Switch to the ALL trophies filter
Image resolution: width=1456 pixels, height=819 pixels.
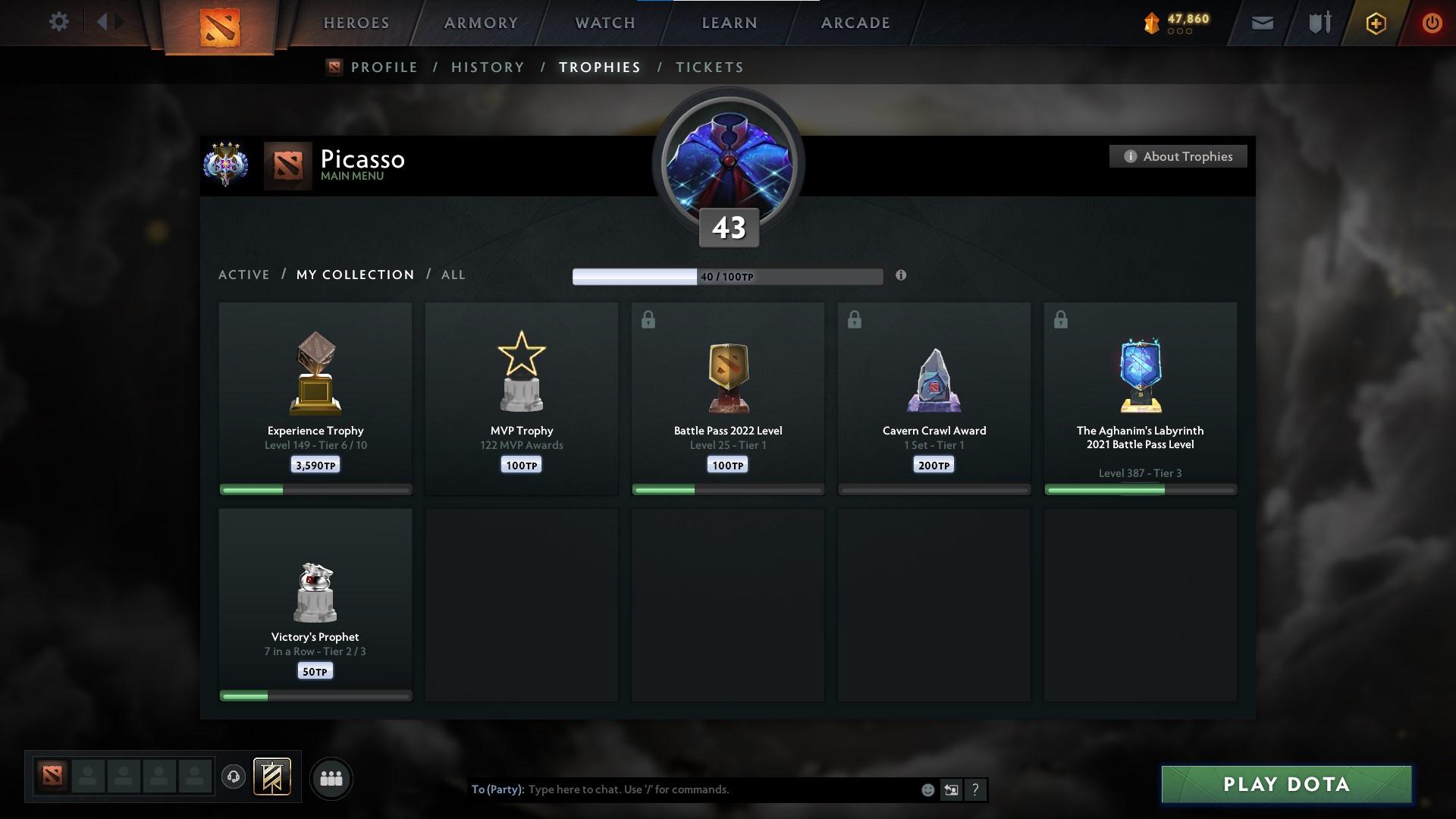click(x=453, y=275)
